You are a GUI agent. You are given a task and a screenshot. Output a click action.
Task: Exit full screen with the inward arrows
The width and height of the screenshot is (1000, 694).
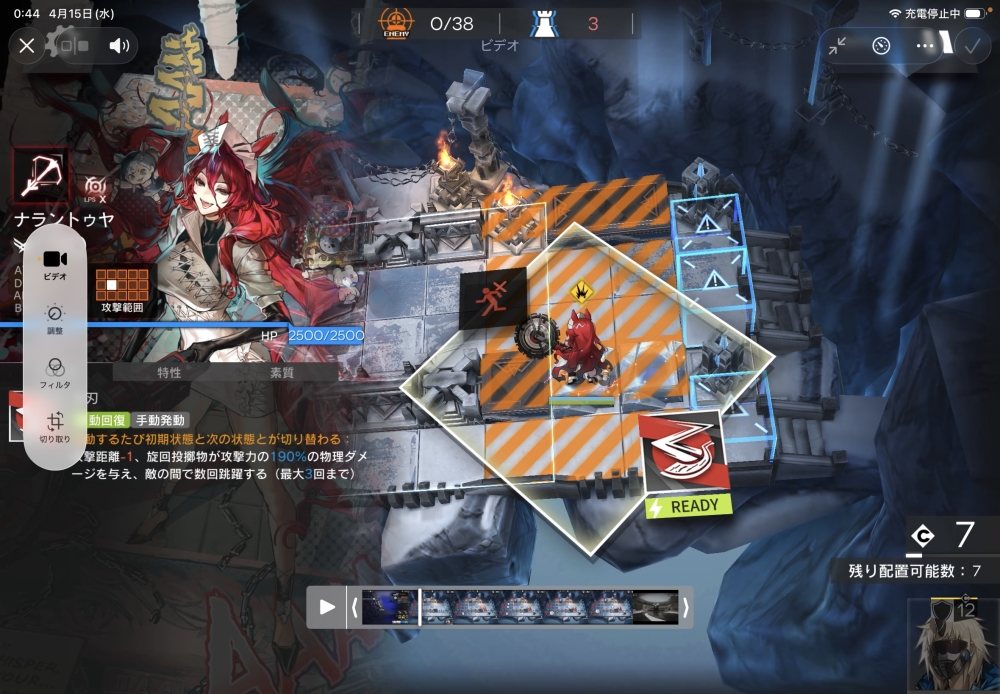(x=837, y=46)
